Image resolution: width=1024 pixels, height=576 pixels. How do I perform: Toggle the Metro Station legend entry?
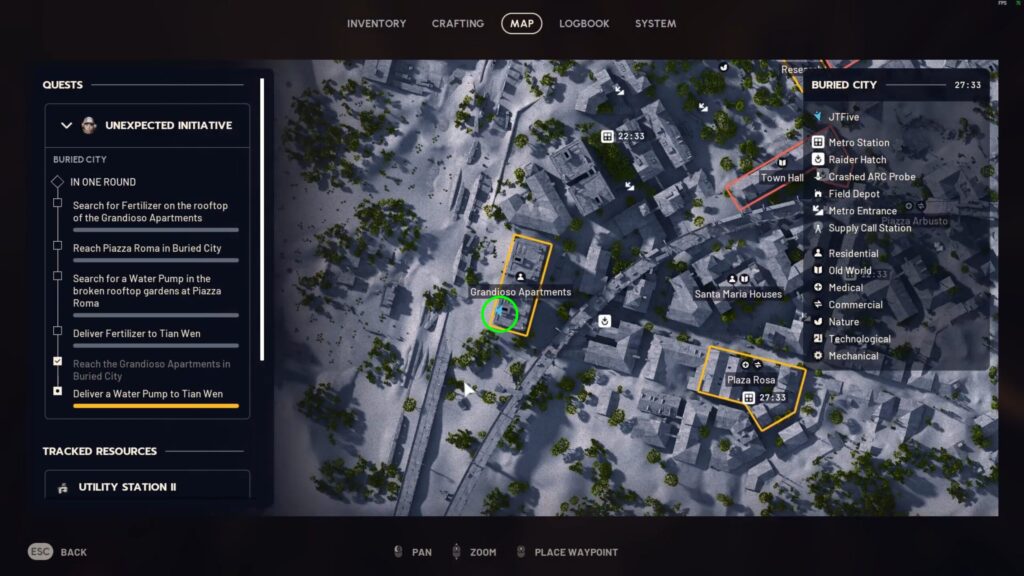(858, 142)
